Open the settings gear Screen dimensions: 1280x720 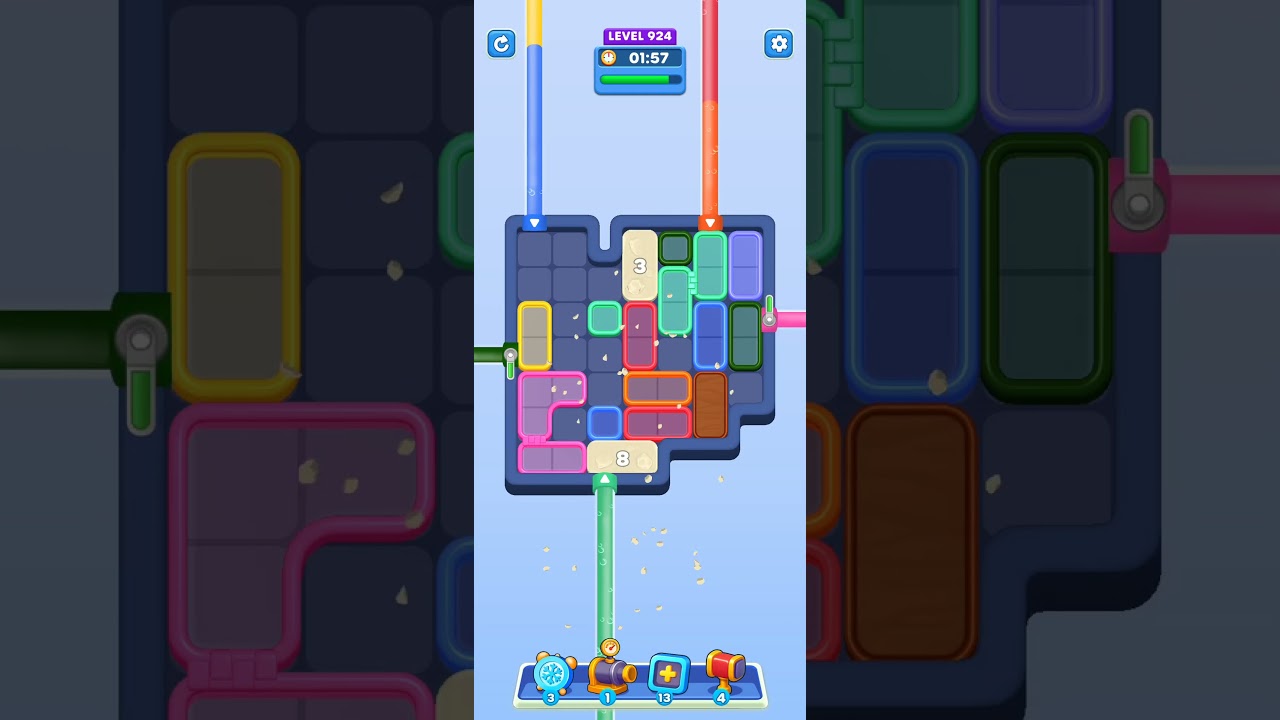pos(778,44)
